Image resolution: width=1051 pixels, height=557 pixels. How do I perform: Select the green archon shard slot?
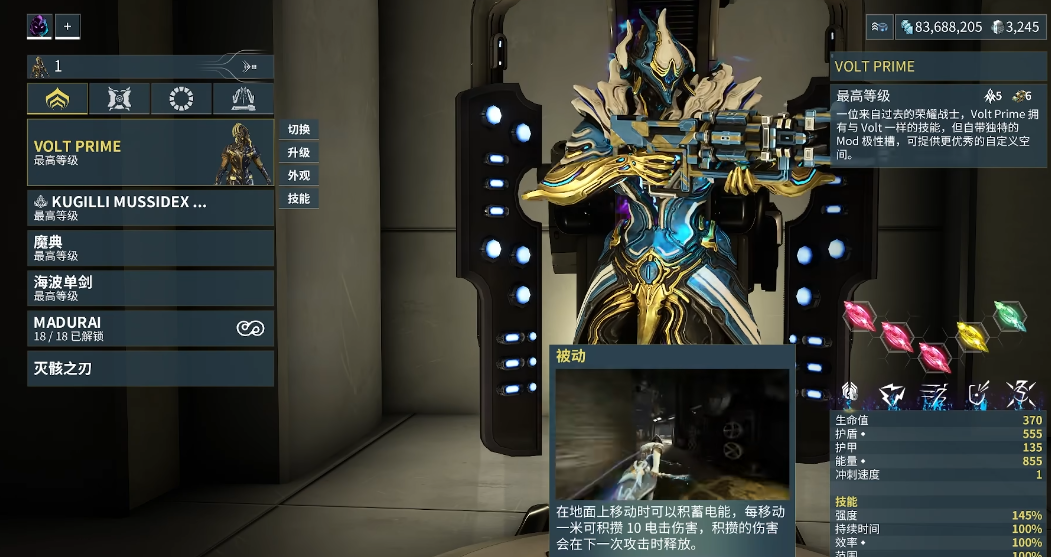(x=1010, y=315)
